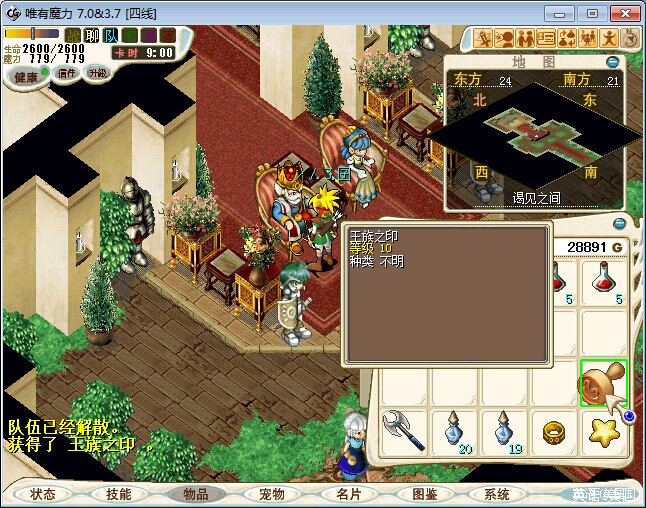Open the 宠物 pets menu
This screenshot has width=646, height=508.
click(272, 494)
